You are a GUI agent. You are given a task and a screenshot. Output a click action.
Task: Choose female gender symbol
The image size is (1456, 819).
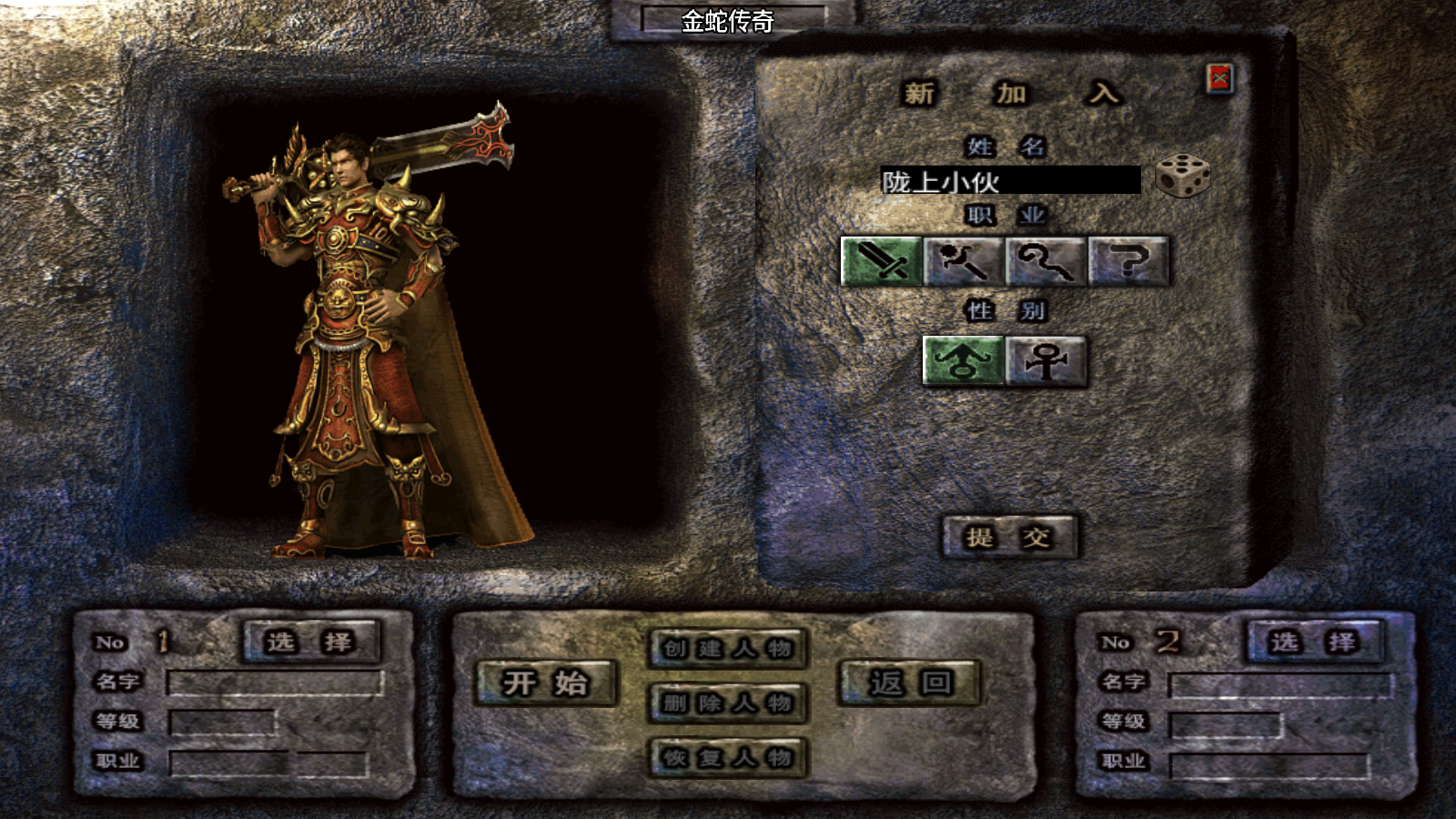click(x=1046, y=361)
